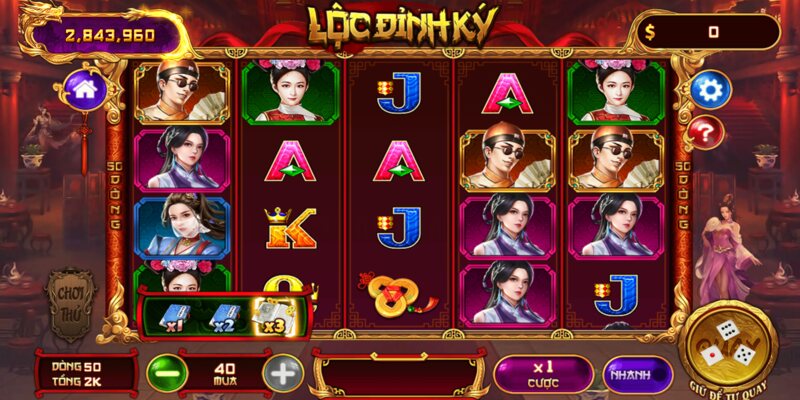Tap the Chơi Thử trial play button
Screen dimensions: 800x400
(x=71, y=297)
